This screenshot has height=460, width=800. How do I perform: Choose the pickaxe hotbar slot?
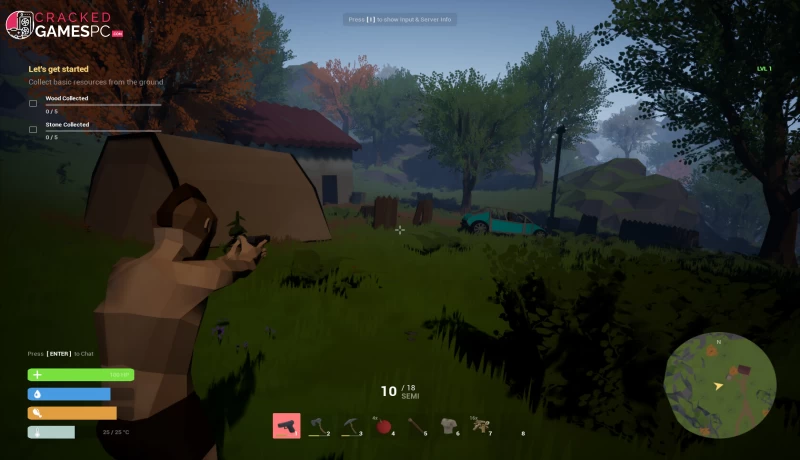[x=350, y=426]
